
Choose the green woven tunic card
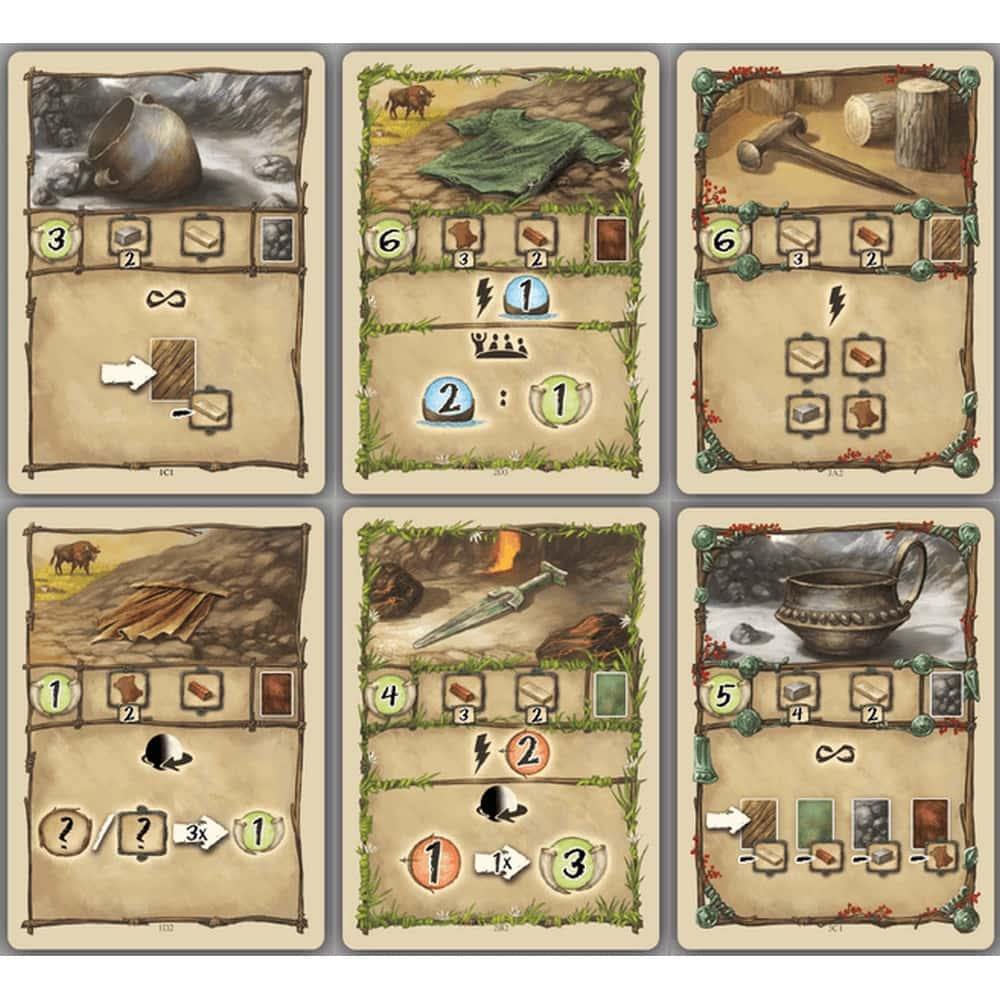pyautogui.click(x=500, y=270)
